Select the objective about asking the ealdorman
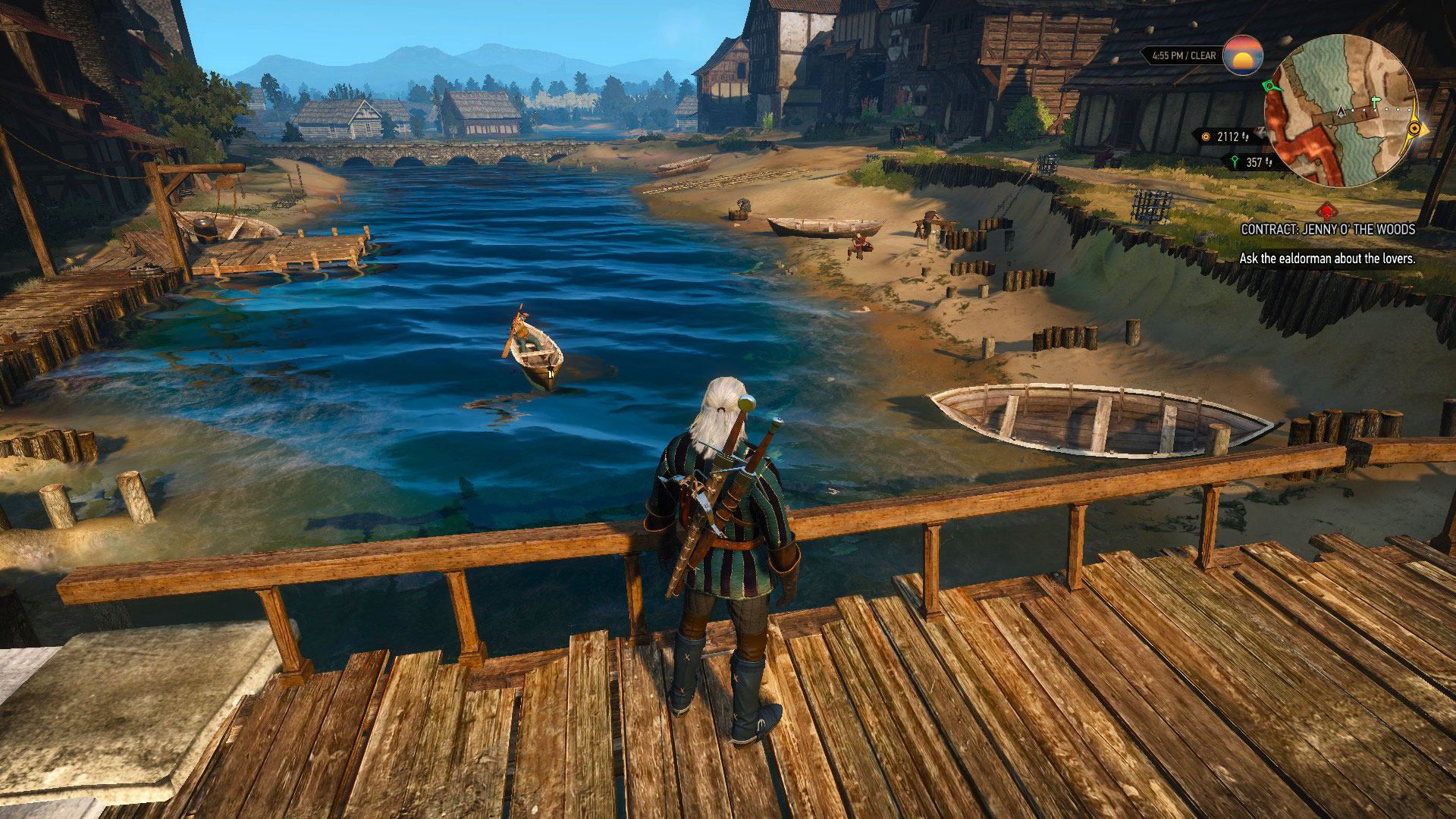 click(x=1327, y=259)
